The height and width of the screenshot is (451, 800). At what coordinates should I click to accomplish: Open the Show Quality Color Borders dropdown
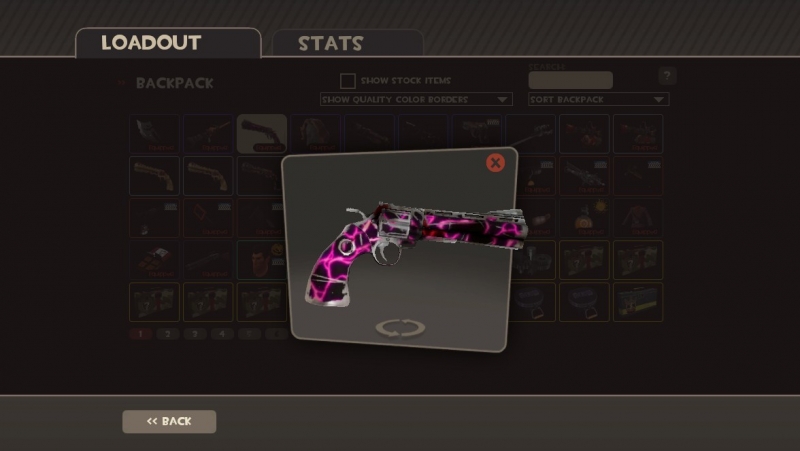coord(415,100)
